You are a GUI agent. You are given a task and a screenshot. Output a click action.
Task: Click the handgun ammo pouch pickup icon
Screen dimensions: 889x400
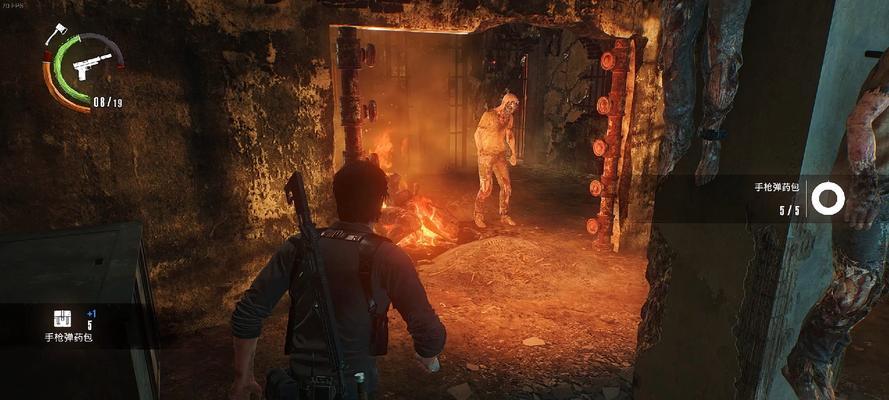click(x=62, y=318)
